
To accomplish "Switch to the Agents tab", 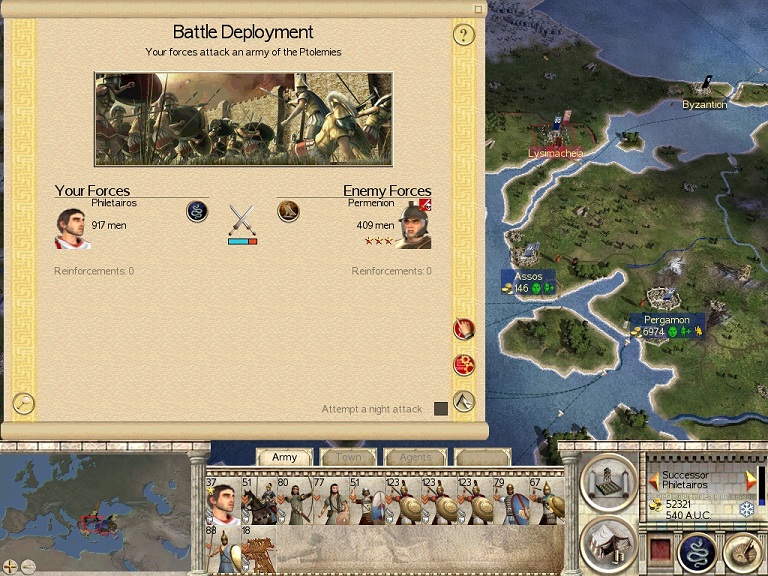I will 415,457.
